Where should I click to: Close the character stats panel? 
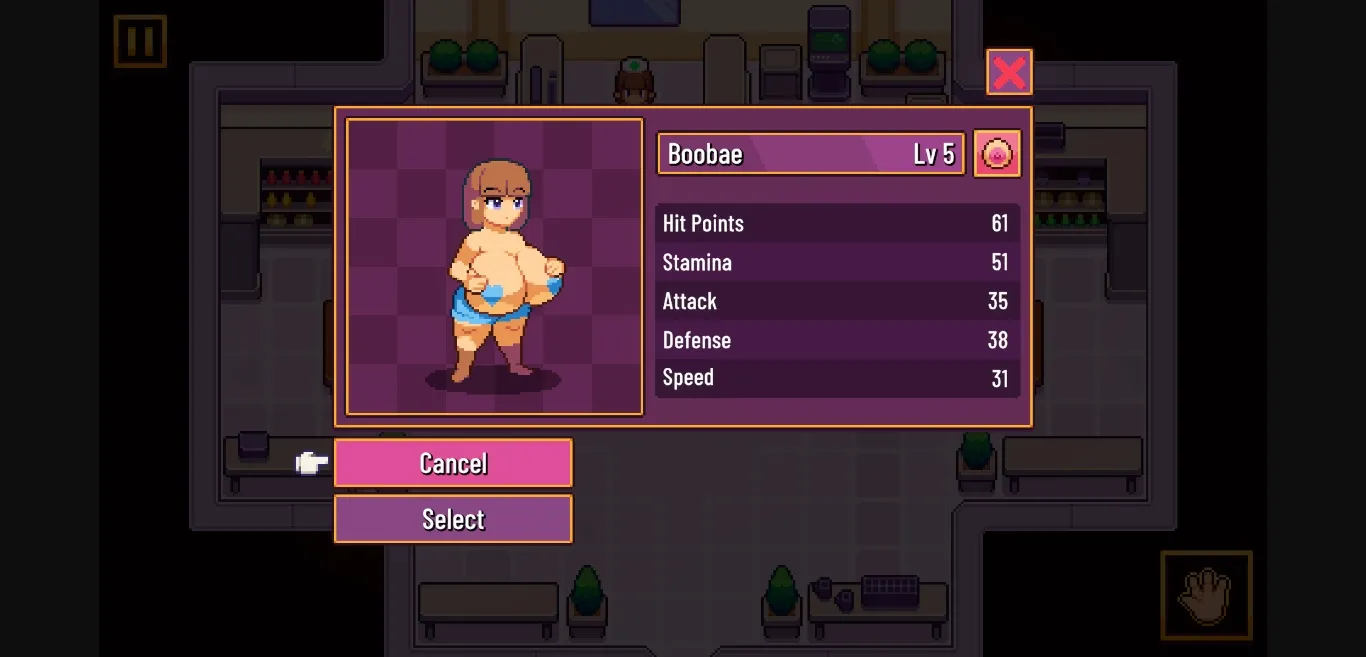coord(1009,72)
